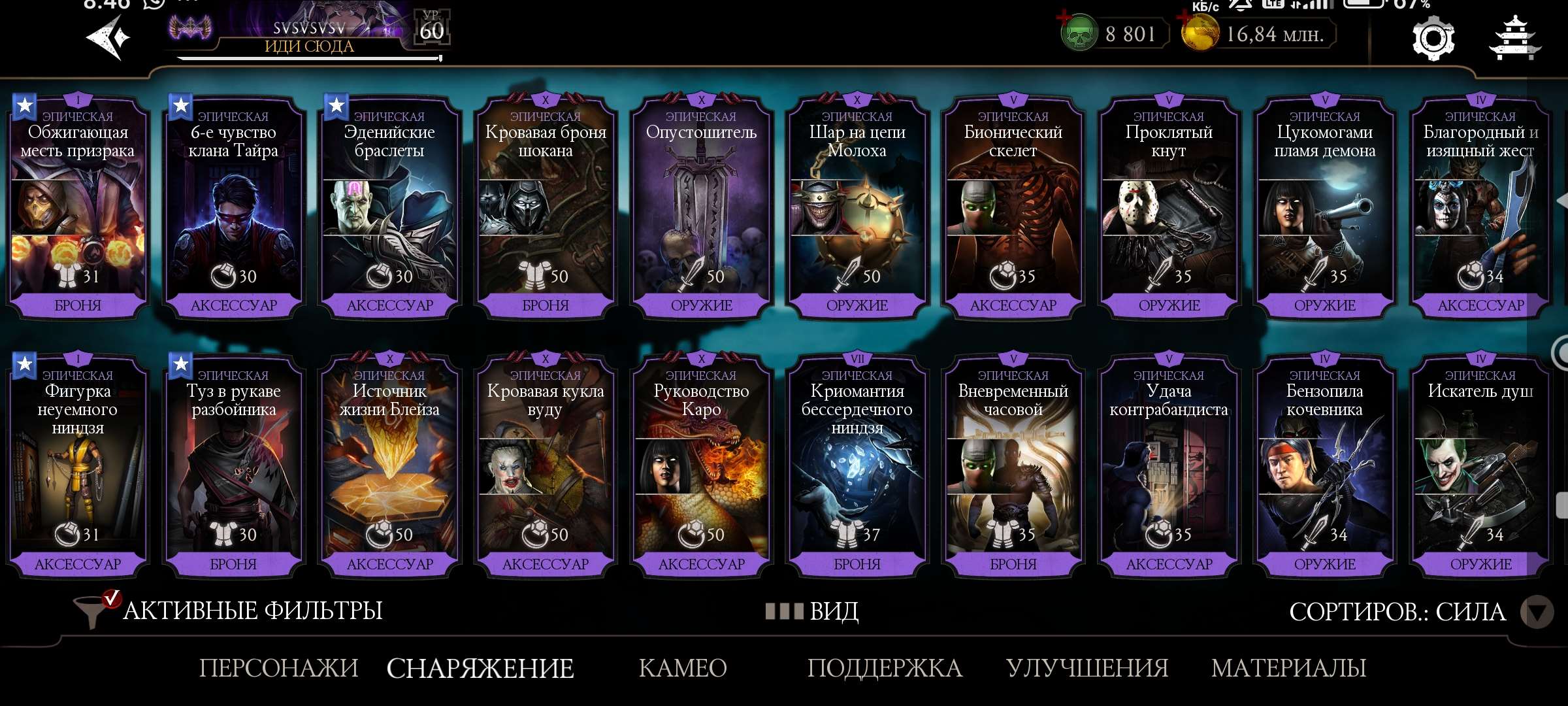Go back with the arrow button

(108, 37)
